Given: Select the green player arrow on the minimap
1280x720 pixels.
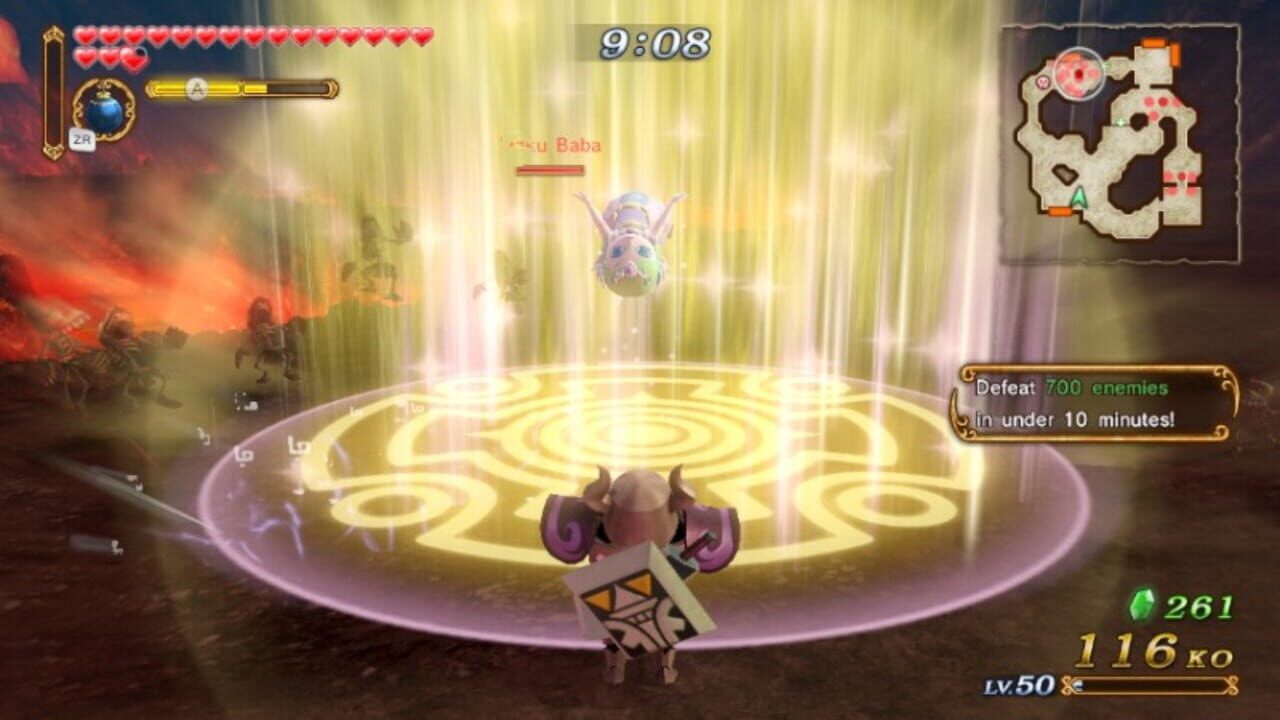Looking at the screenshot, I should pos(1081,196).
